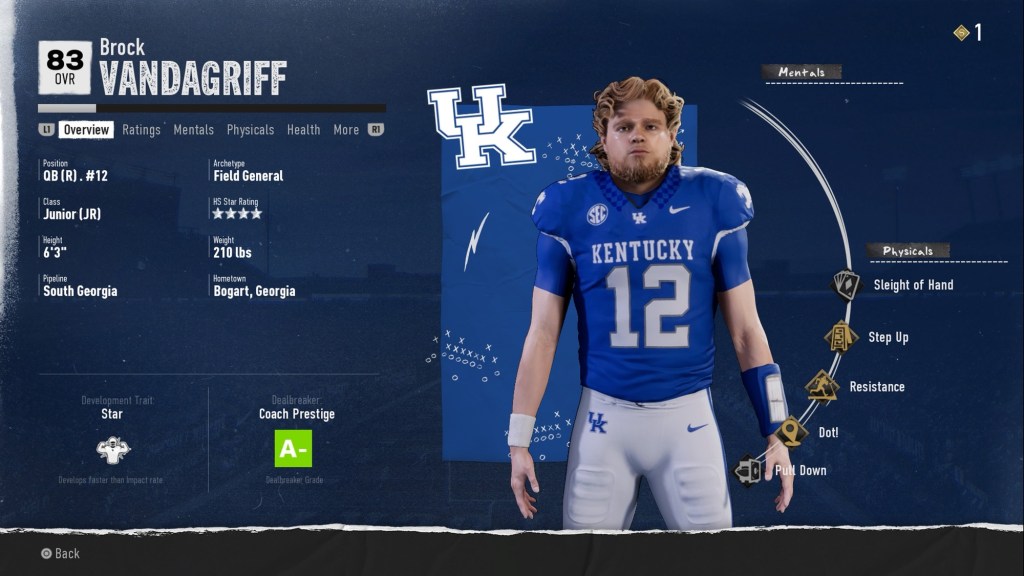This screenshot has width=1024, height=576.
Task: Select the A- dealbreaker grade badge
Action: [293, 449]
